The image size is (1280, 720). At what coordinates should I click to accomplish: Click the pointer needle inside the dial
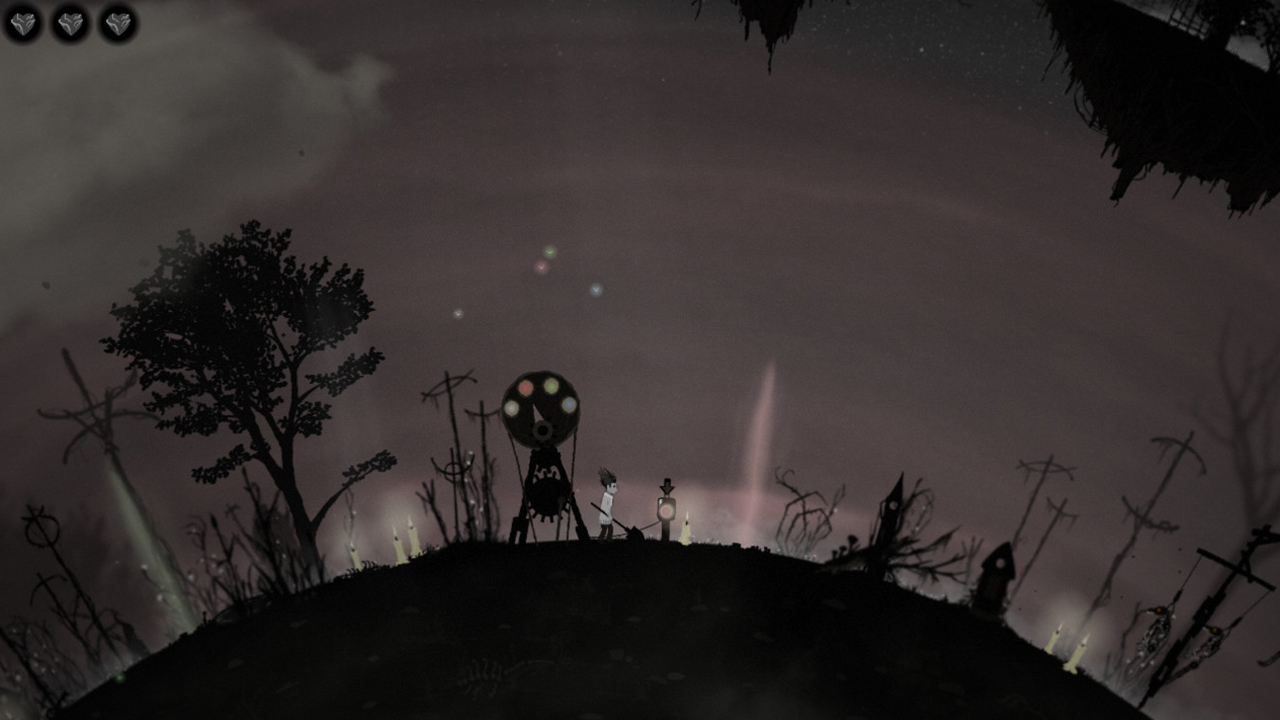click(538, 414)
